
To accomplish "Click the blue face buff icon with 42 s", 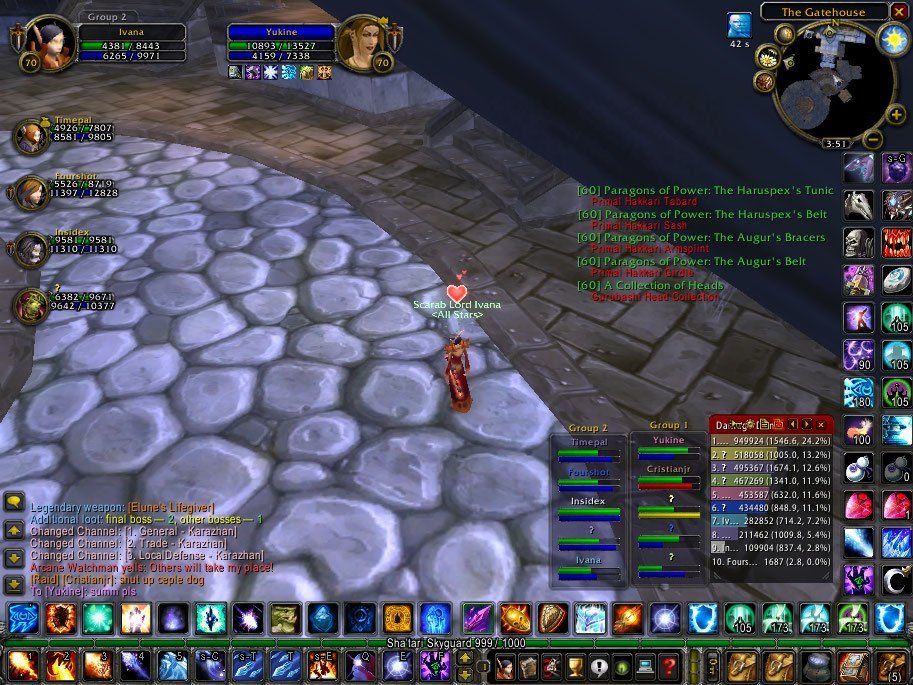I will (739, 26).
